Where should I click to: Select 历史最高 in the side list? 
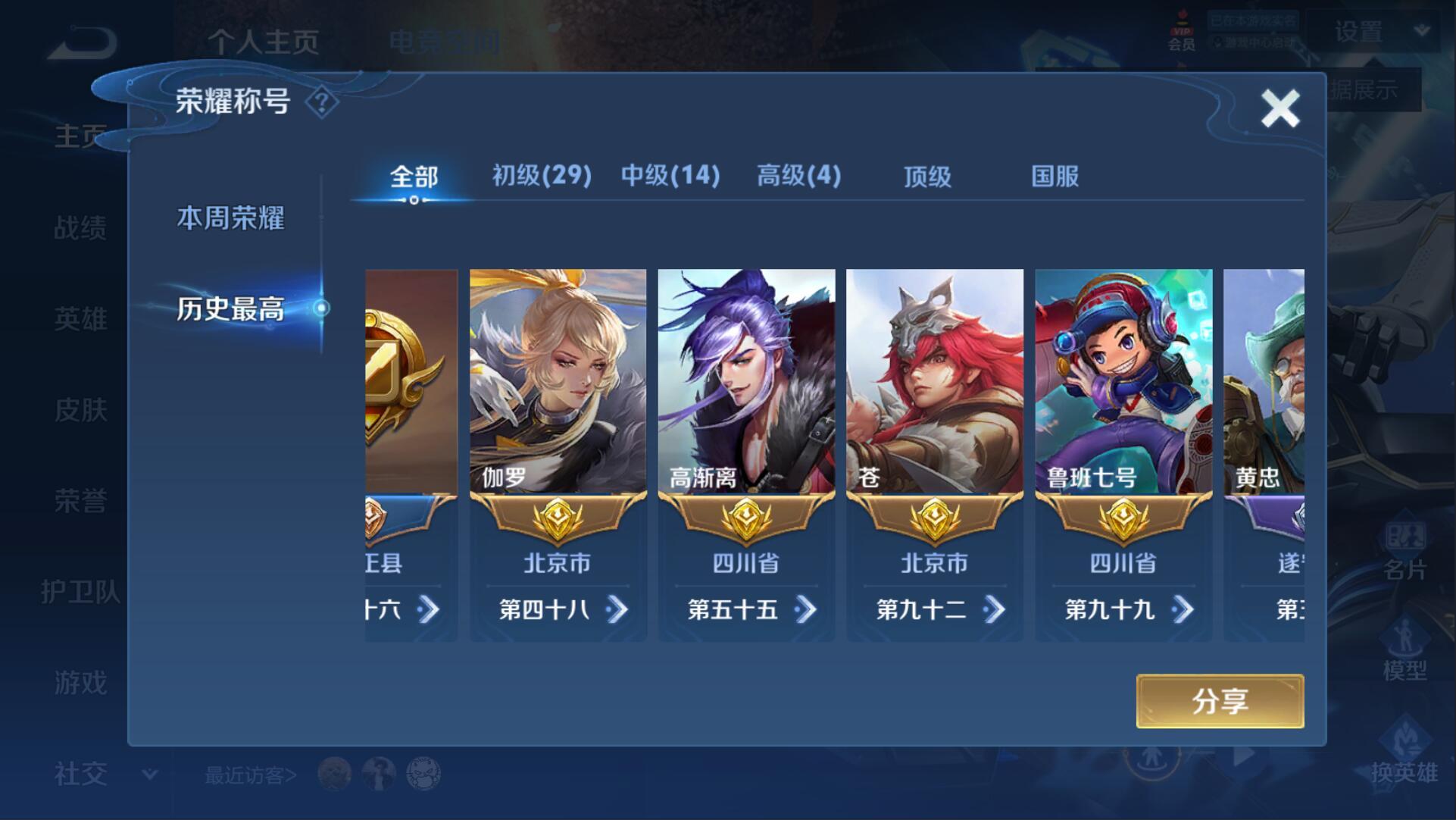click(x=231, y=308)
